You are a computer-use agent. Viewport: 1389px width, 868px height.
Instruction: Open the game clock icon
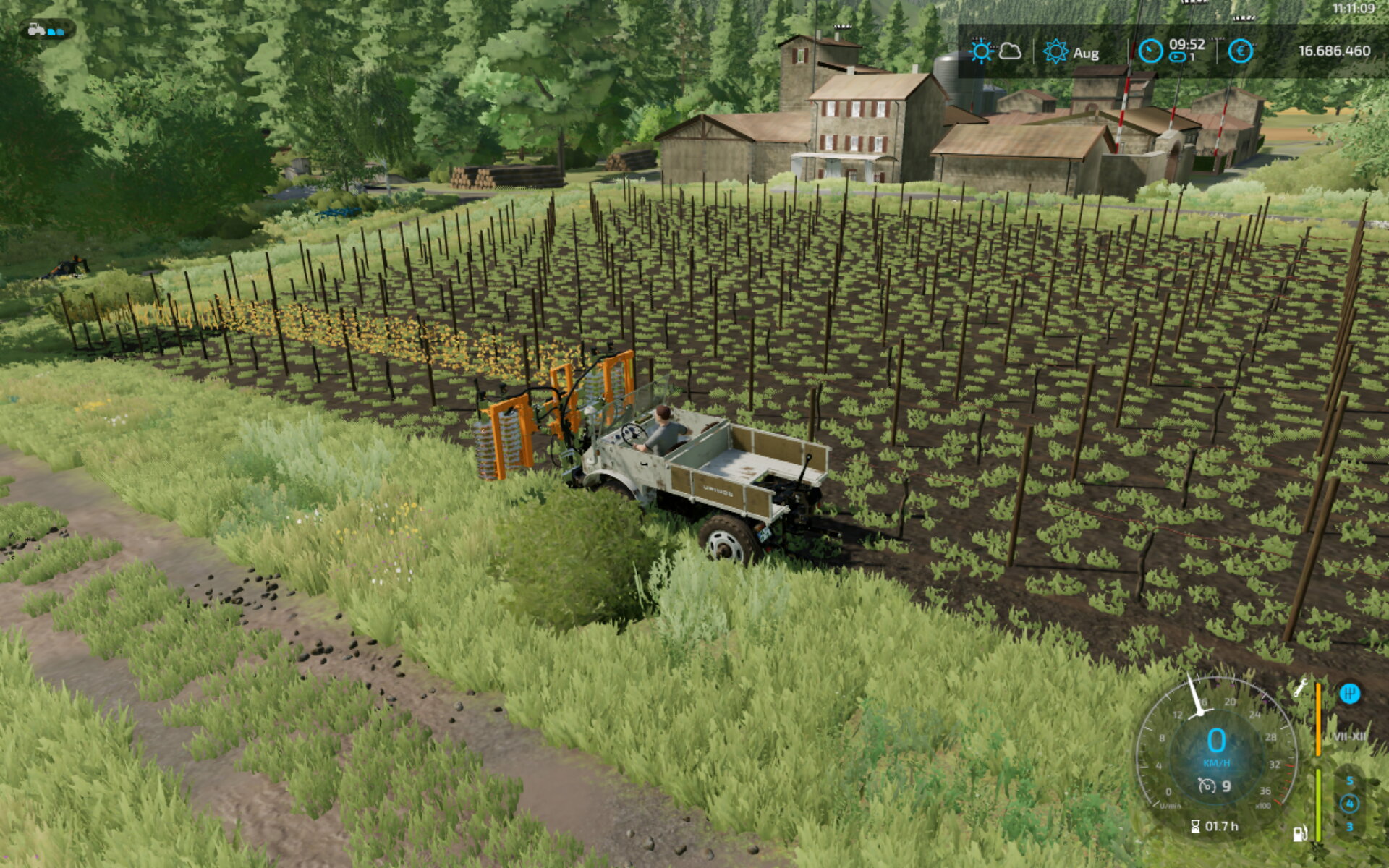tap(1150, 51)
